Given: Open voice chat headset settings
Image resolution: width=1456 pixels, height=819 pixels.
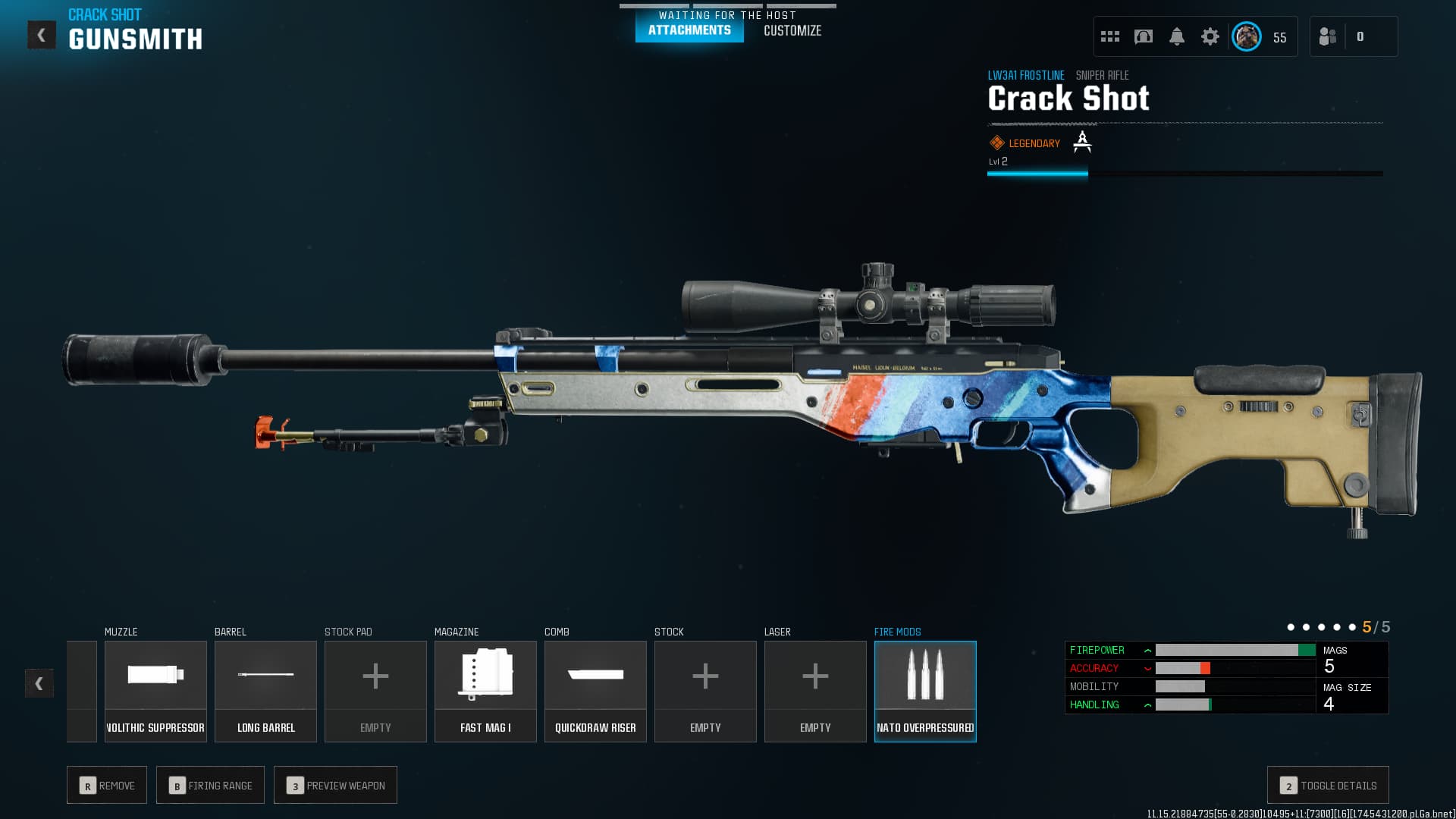Looking at the screenshot, I should point(1143,36).
